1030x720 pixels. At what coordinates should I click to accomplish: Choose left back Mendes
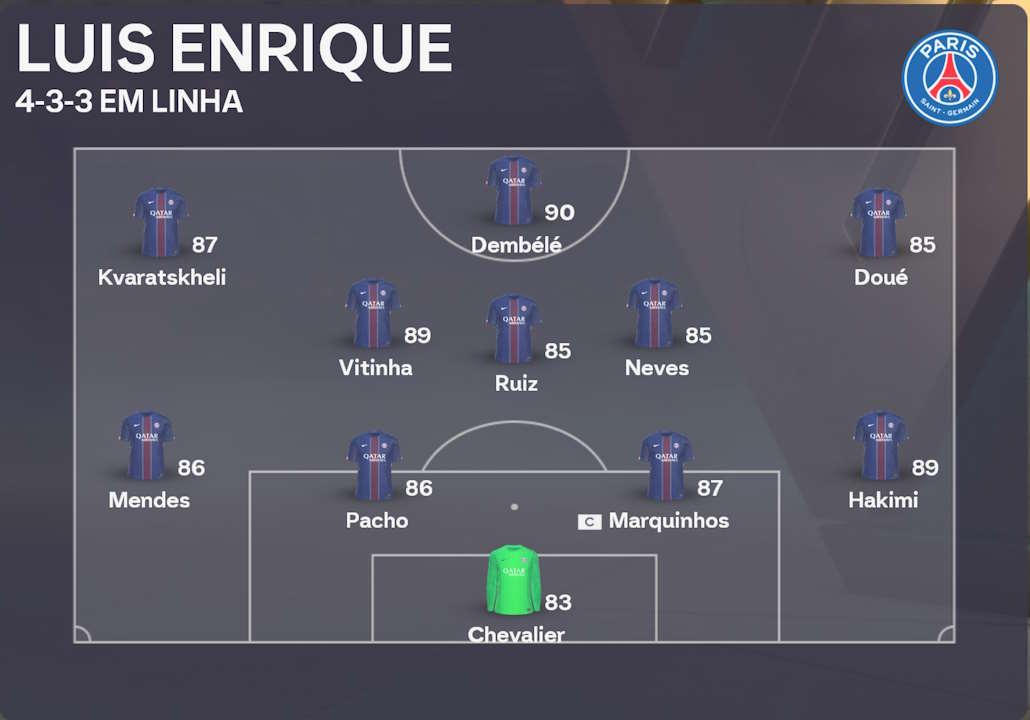click(147, 446)
